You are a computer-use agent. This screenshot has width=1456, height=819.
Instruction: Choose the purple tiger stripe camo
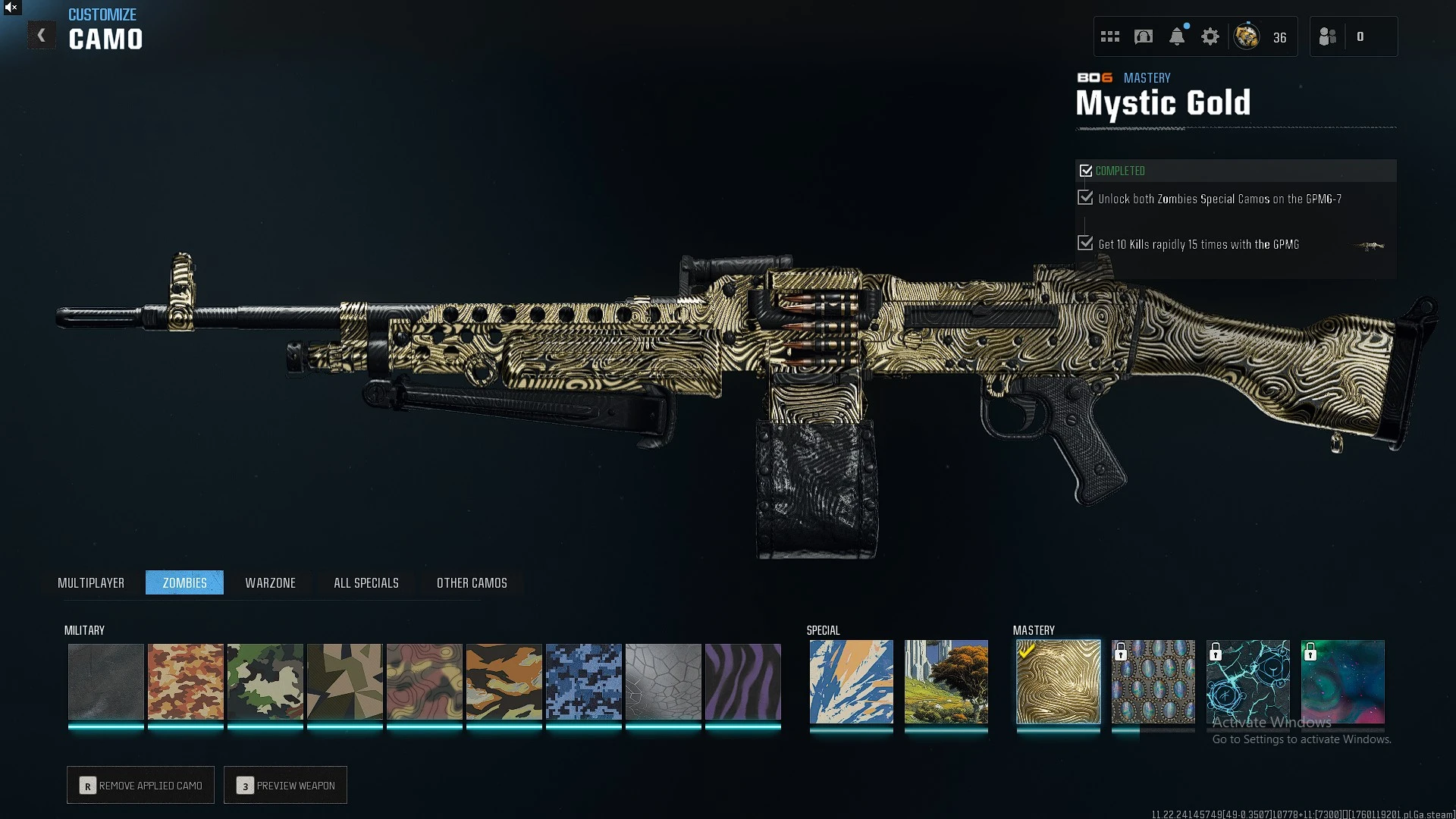click(x=743, y=681)
